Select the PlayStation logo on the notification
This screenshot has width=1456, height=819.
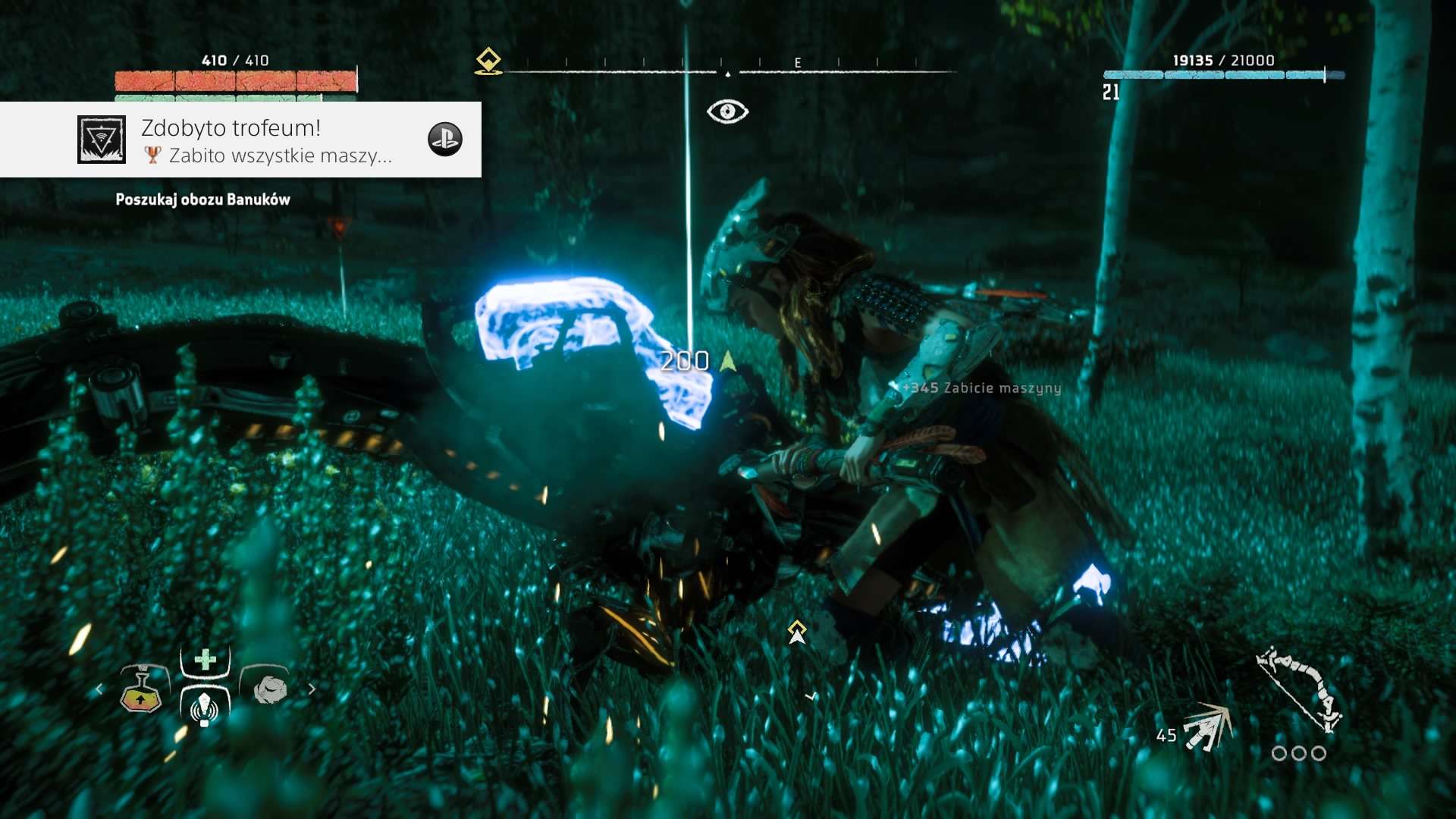(445, 140)
